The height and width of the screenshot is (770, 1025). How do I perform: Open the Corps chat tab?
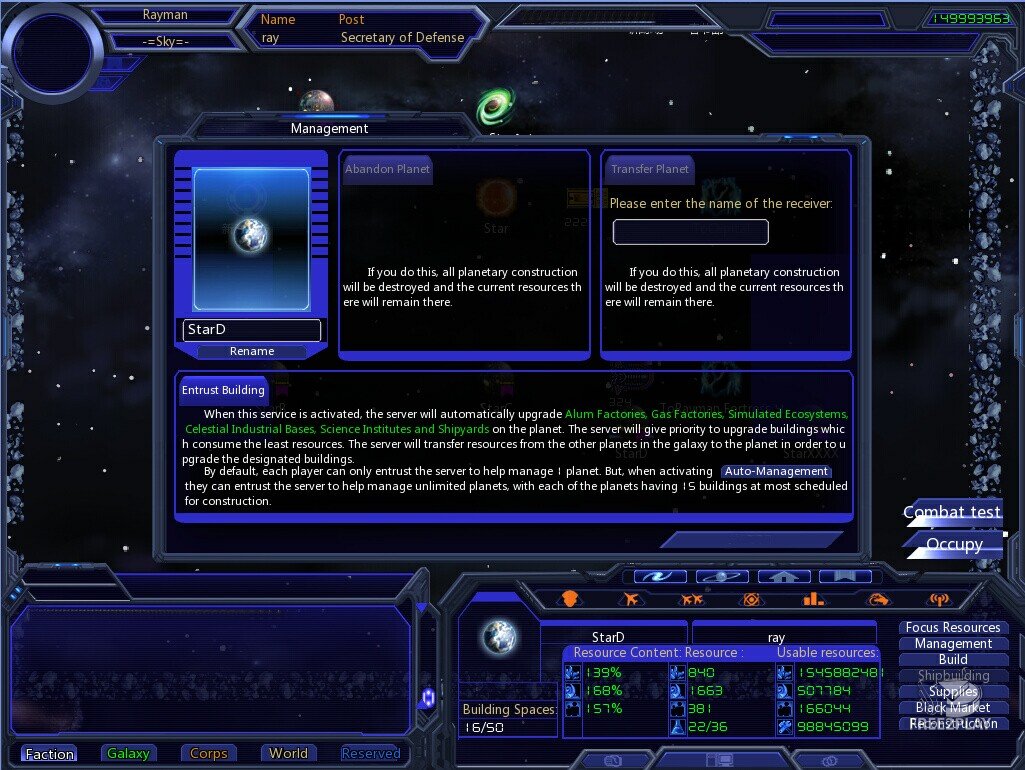point(208,754)
